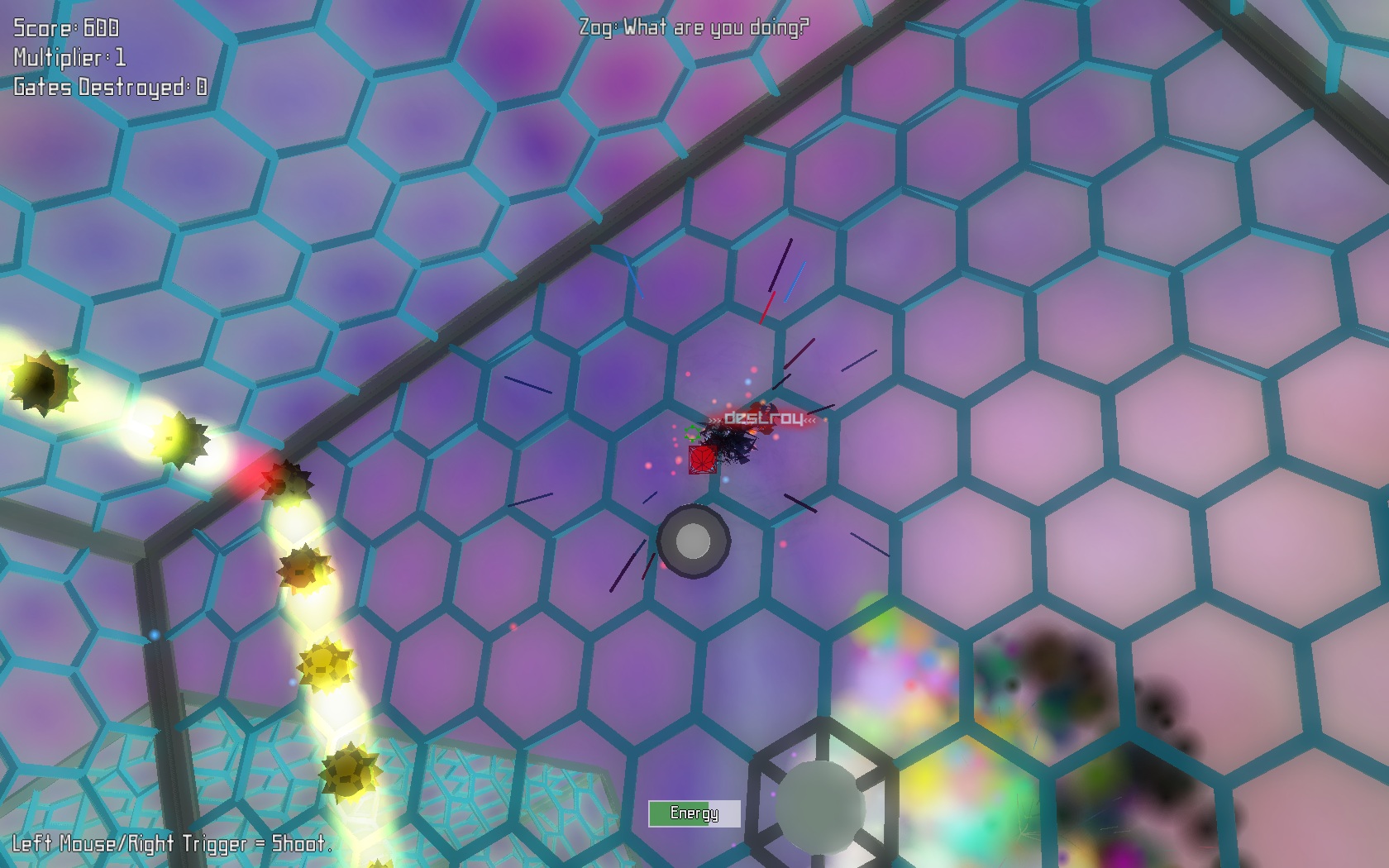
Task: Select the red targeting reticle box
Action: click(702, 460)
